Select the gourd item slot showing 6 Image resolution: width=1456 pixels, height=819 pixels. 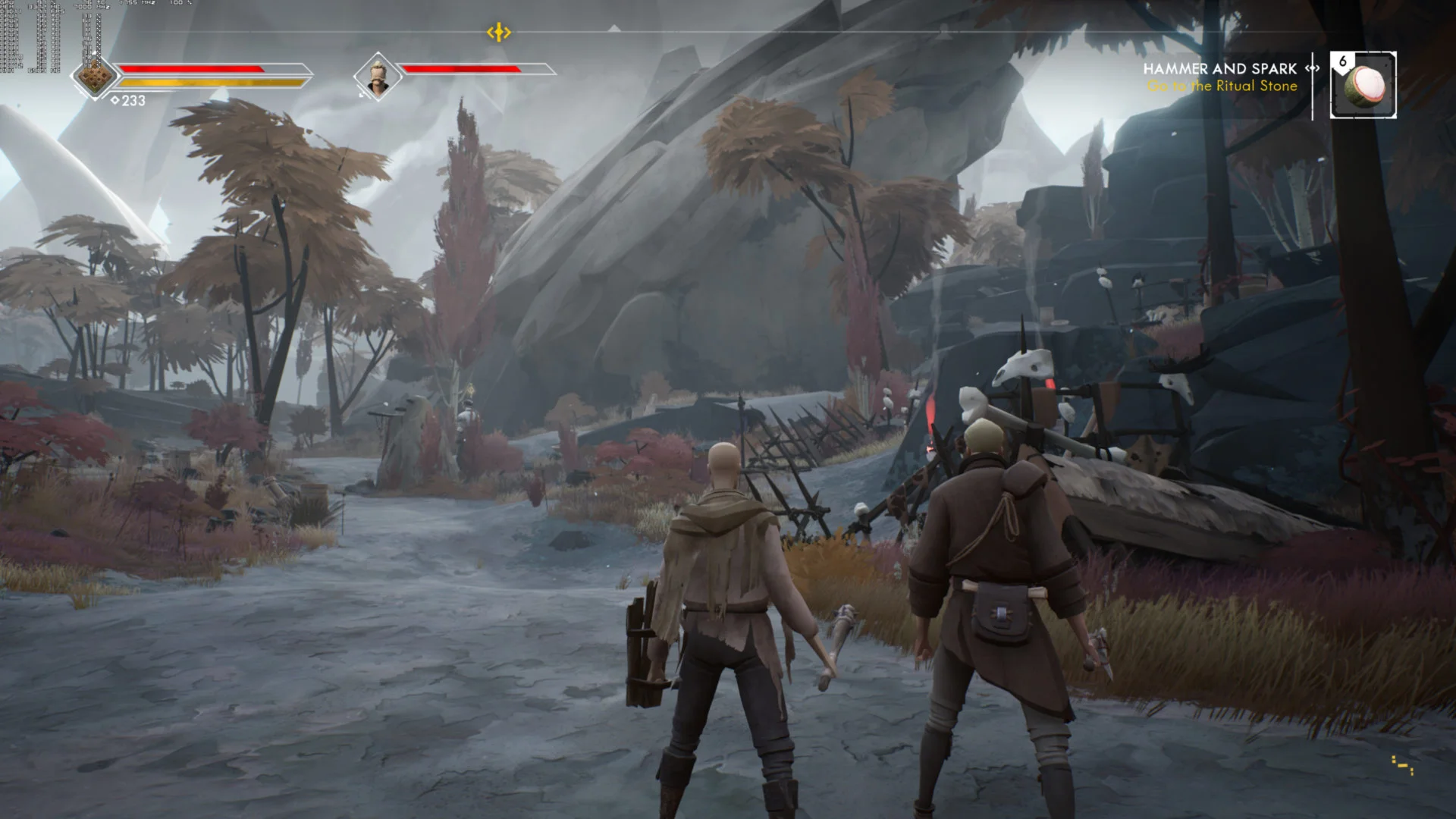point(1363,85)
